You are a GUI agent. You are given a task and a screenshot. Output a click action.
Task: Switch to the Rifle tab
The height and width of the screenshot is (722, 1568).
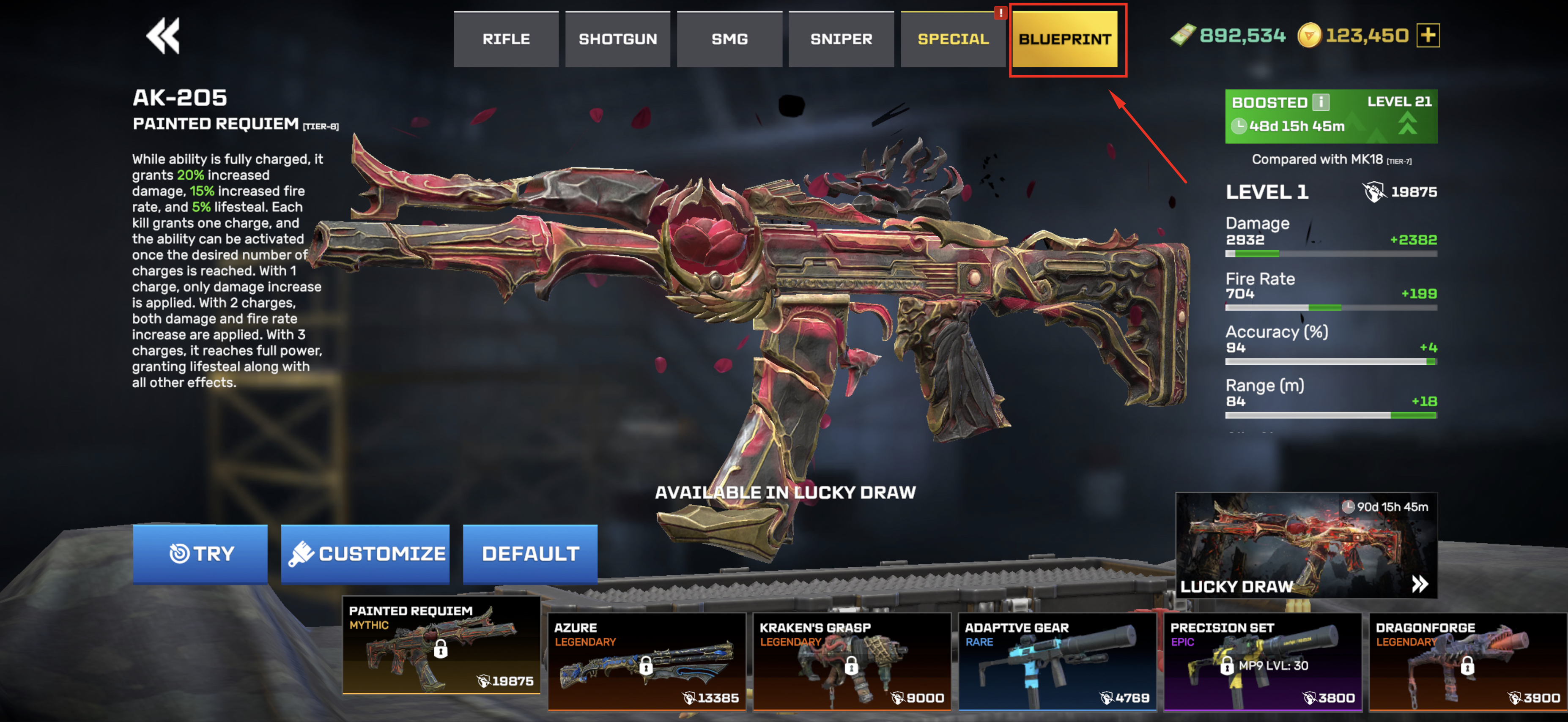coord(506,39)
